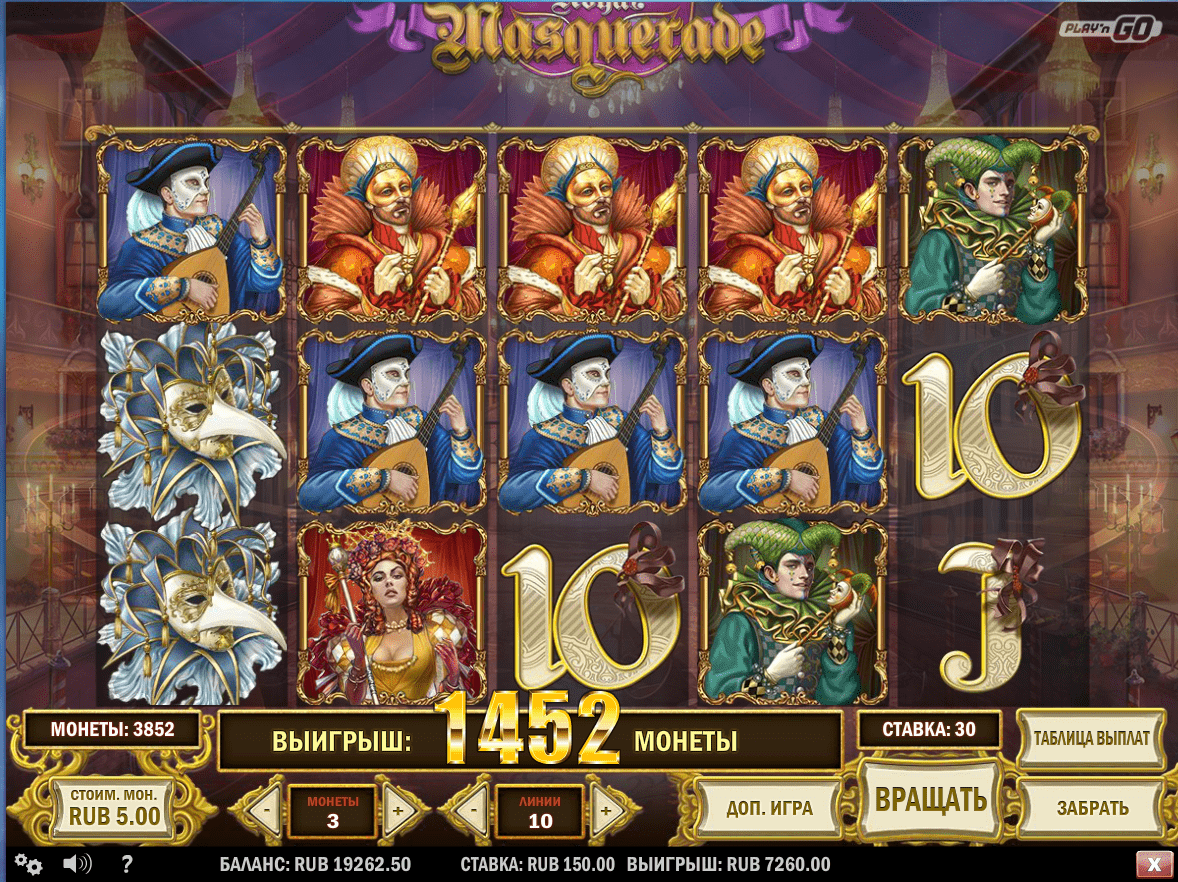Show help via the question mark
Image resolution: width=1178 pixels, height=882 pixels.
point(127,864)
